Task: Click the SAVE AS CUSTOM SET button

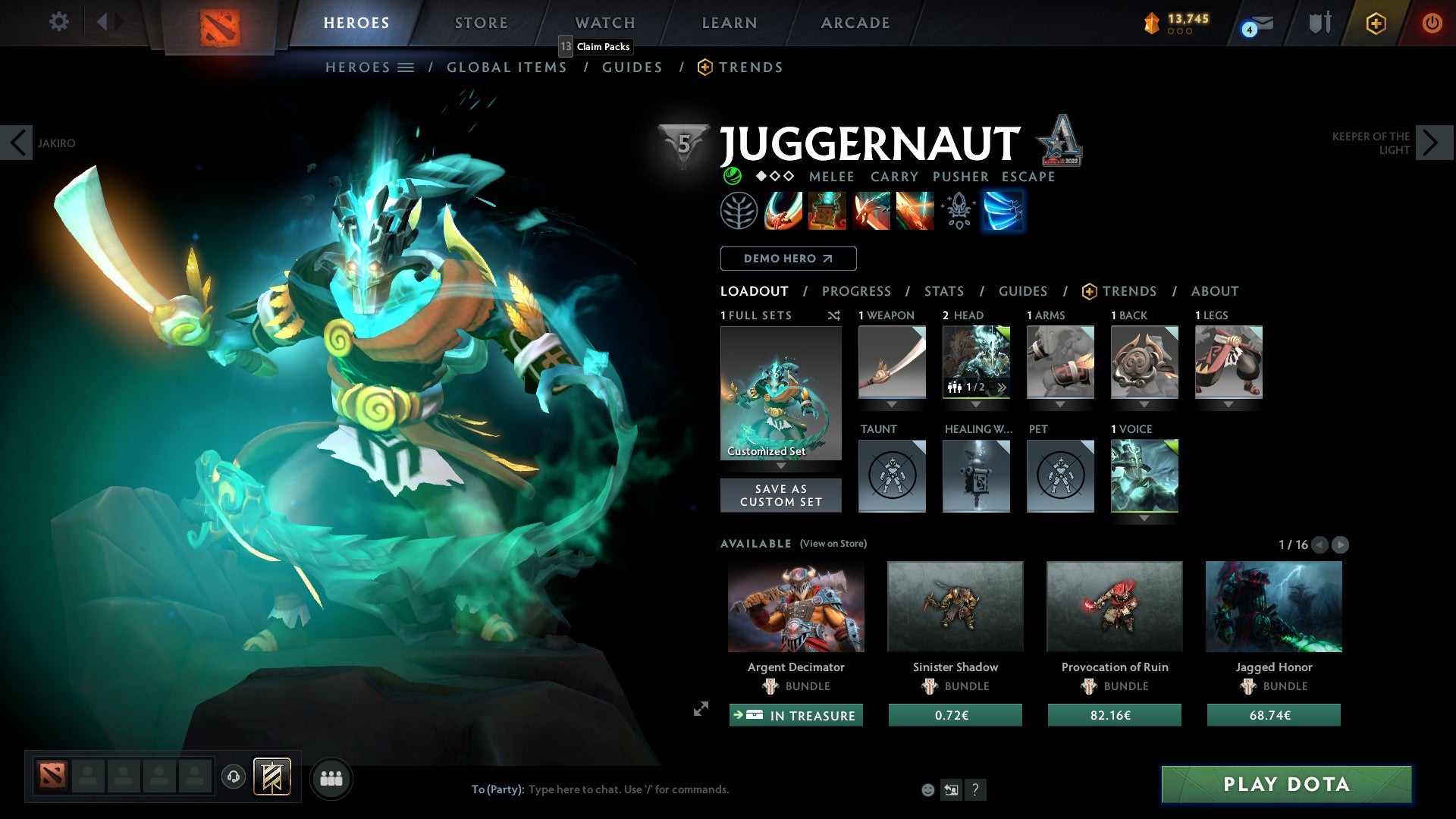Action: [x=780, y=495]
